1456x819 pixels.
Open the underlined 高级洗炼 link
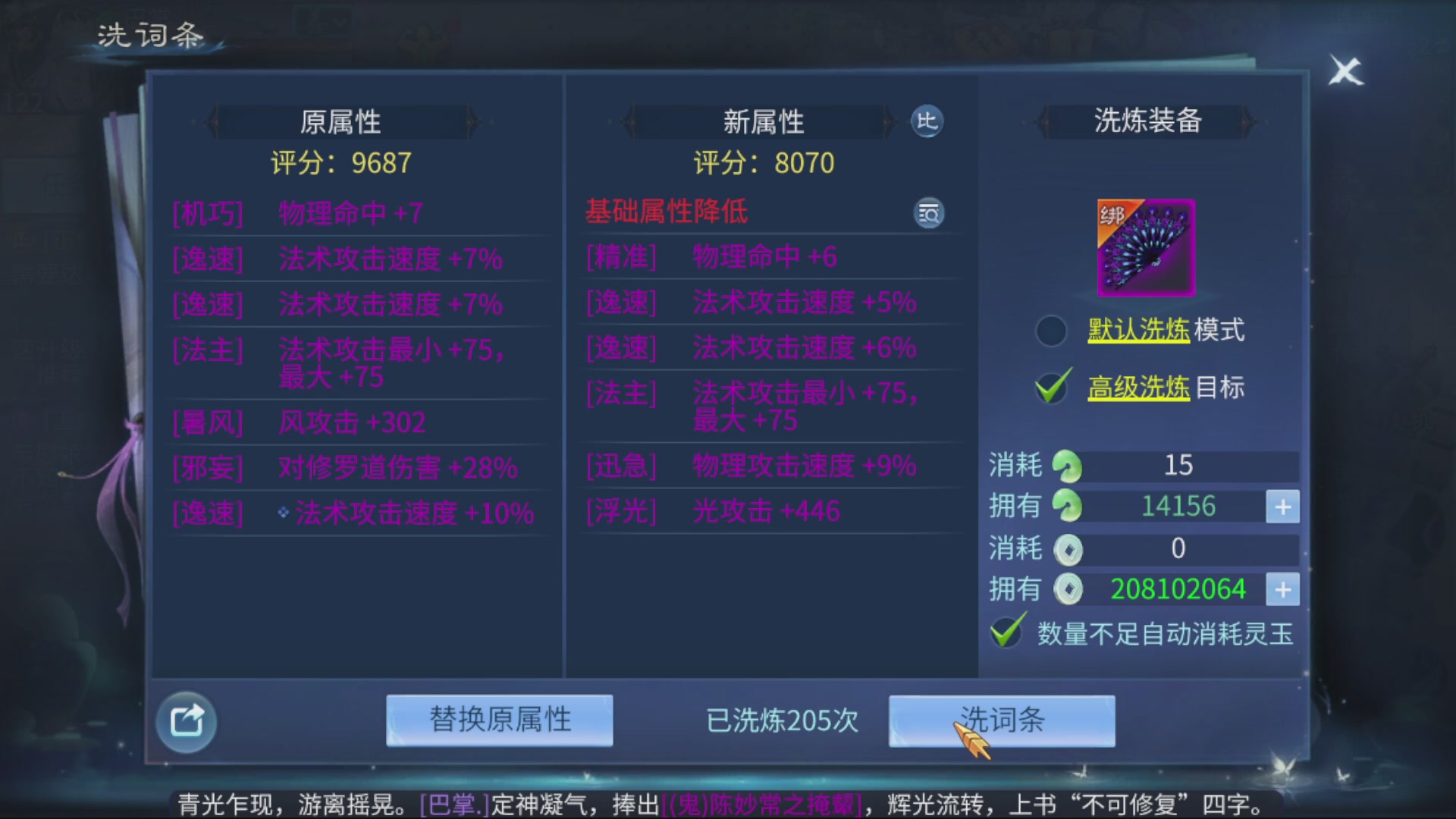click(x=1138, y=387)
